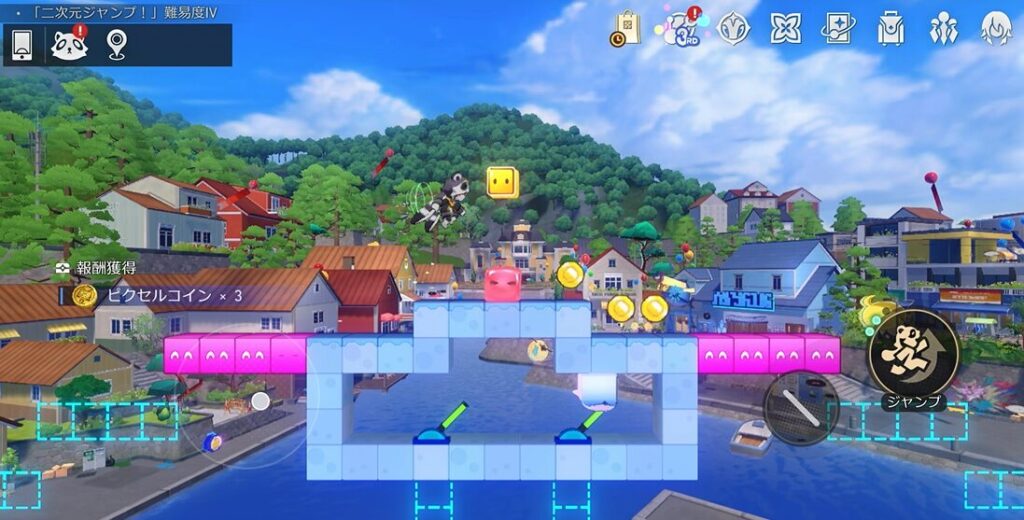Open the compass emblem icon
Screen dimensions: 1024x520
[733, 28]
